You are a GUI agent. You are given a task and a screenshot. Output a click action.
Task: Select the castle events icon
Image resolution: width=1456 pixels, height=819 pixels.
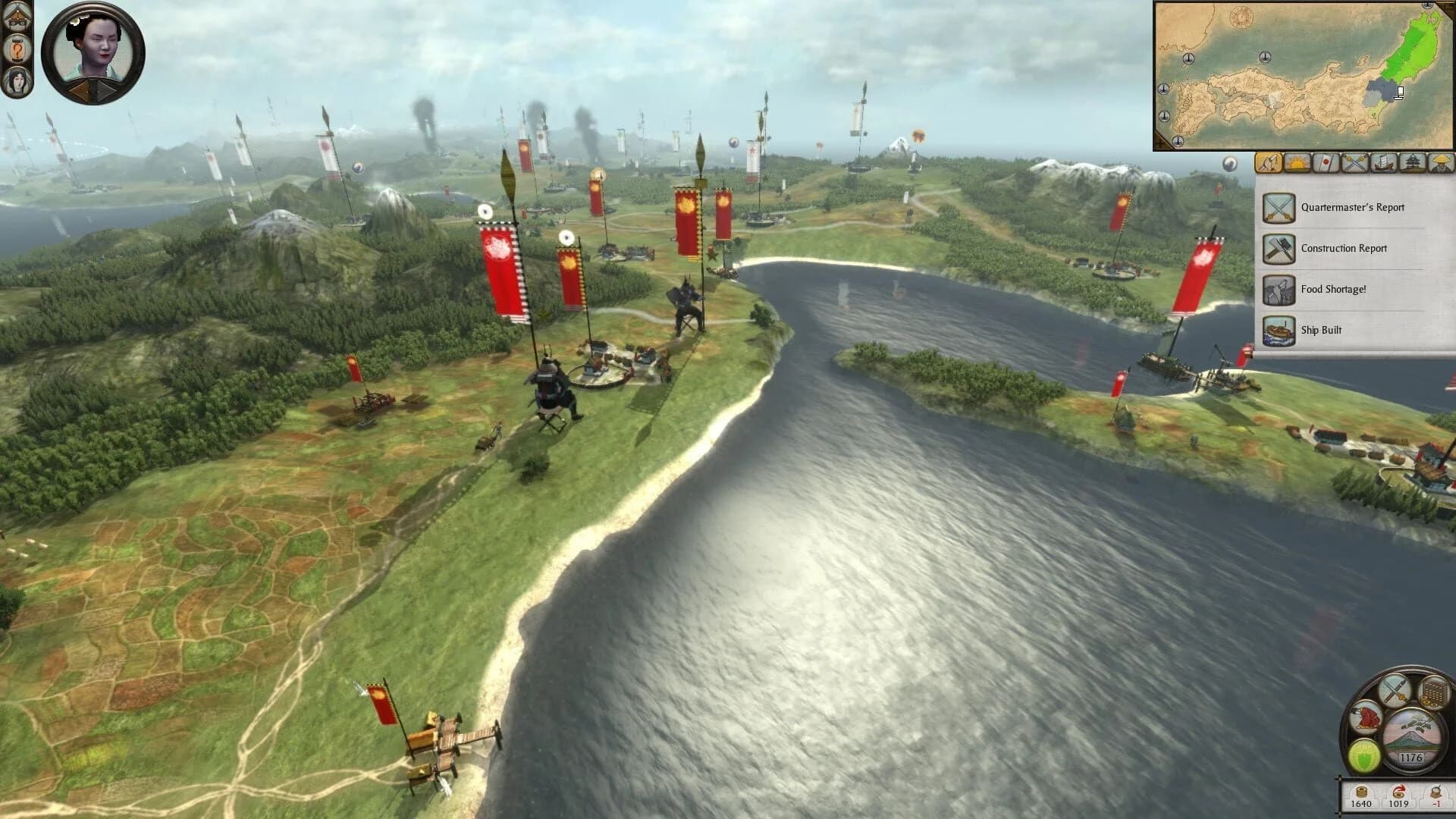pos(1412,164)
